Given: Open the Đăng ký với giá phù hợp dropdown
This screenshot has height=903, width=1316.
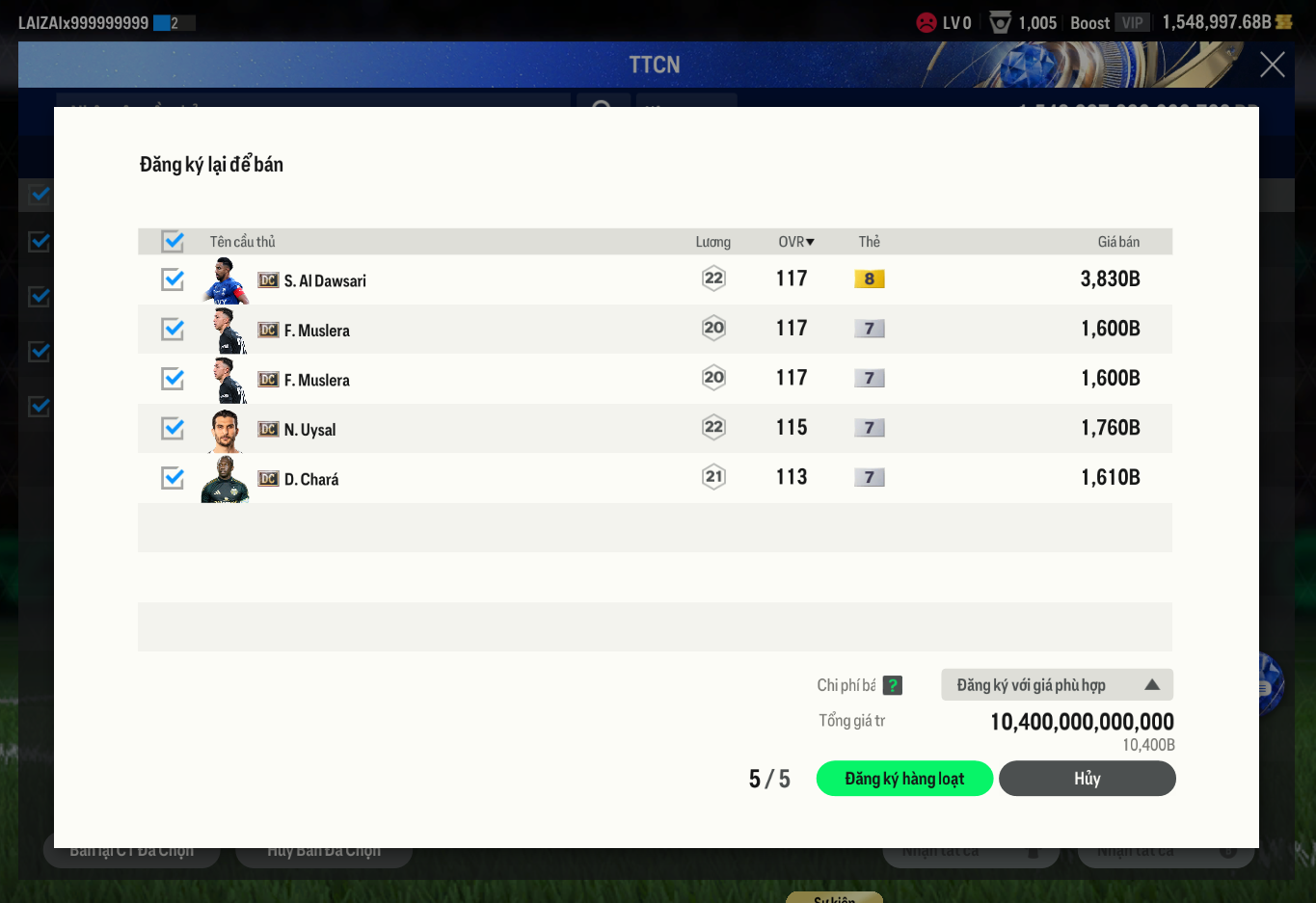Looking at the screenshot, I should [1057, 685].
